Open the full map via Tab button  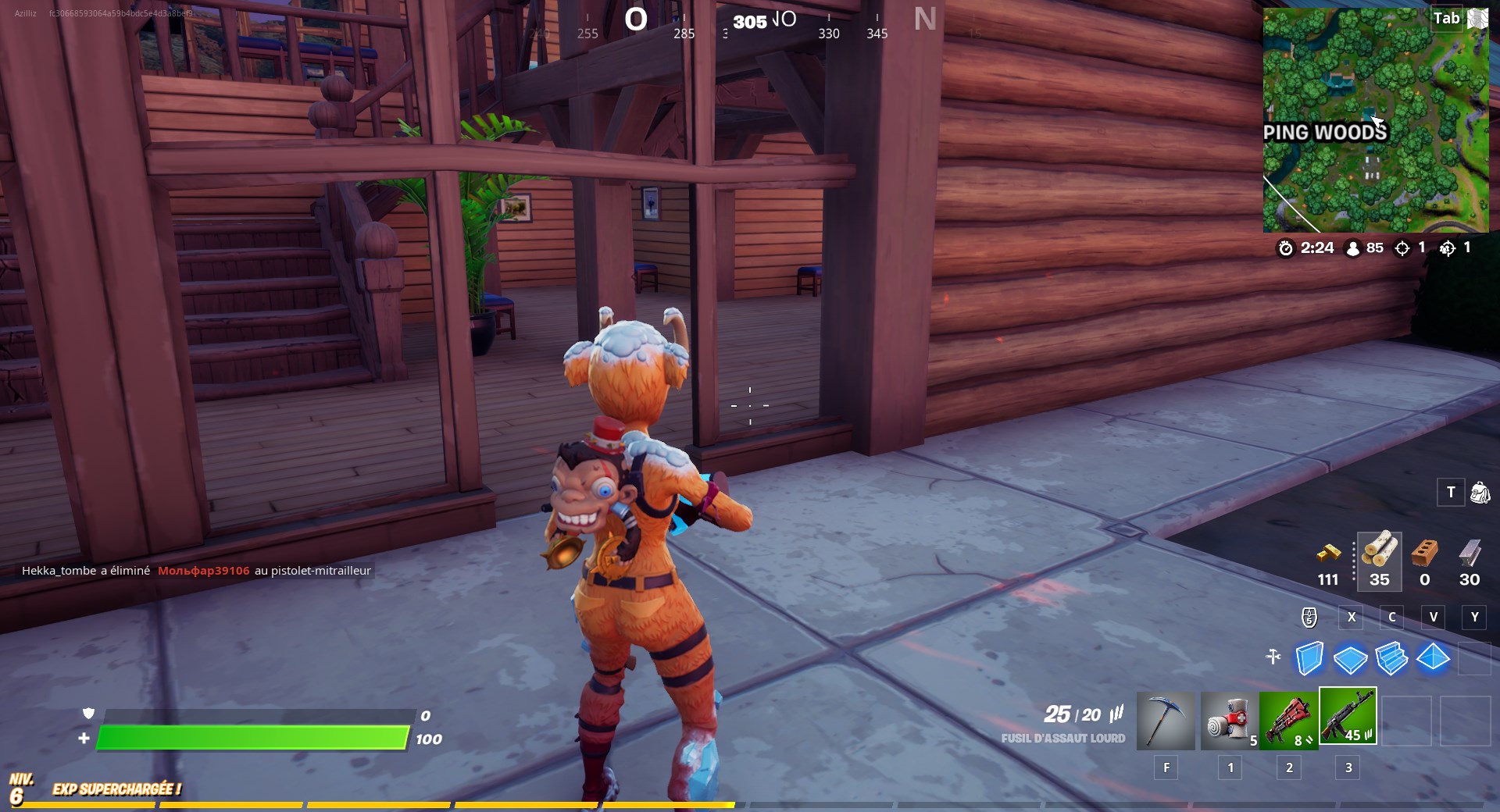1448,17
